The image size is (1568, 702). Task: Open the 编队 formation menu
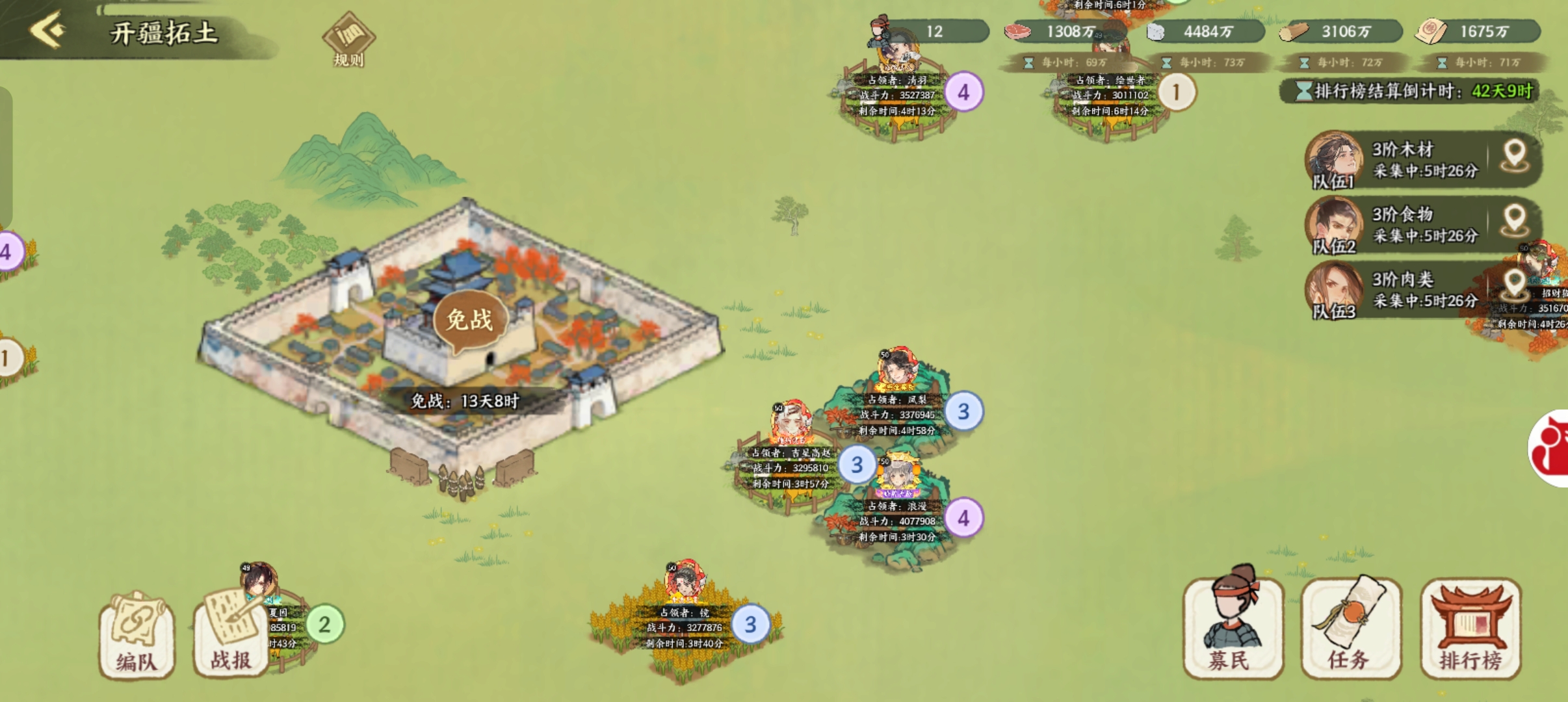(137, 634)
